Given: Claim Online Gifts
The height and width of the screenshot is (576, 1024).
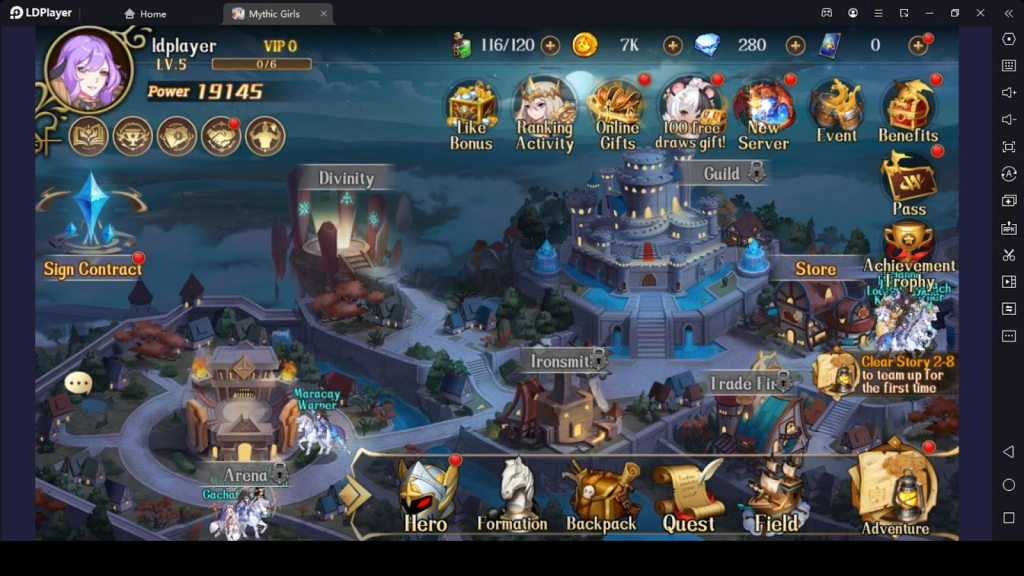Looking at the screenshot, I should click(x=617, y=108).
